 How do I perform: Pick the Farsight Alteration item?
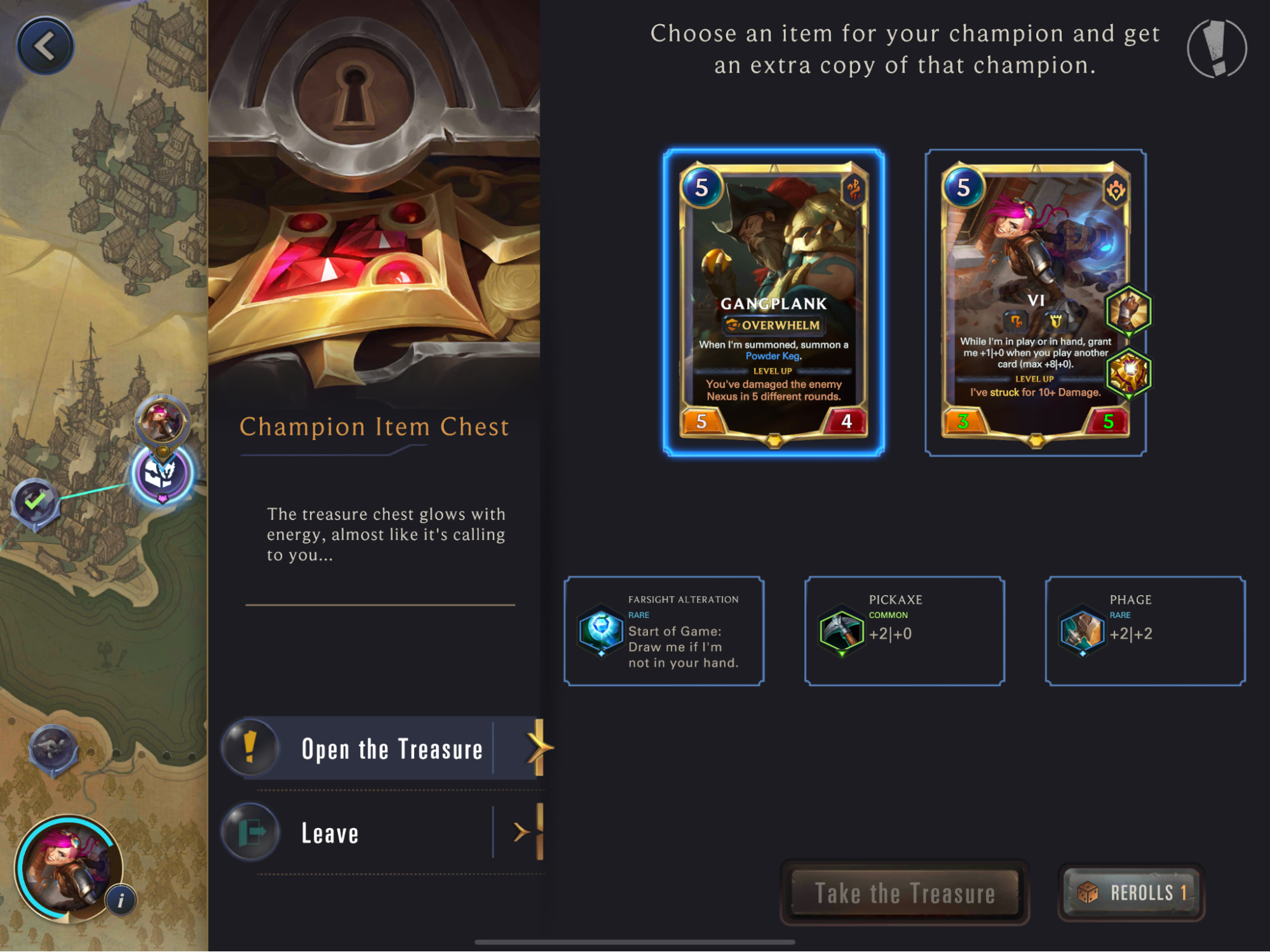point(664,631)
